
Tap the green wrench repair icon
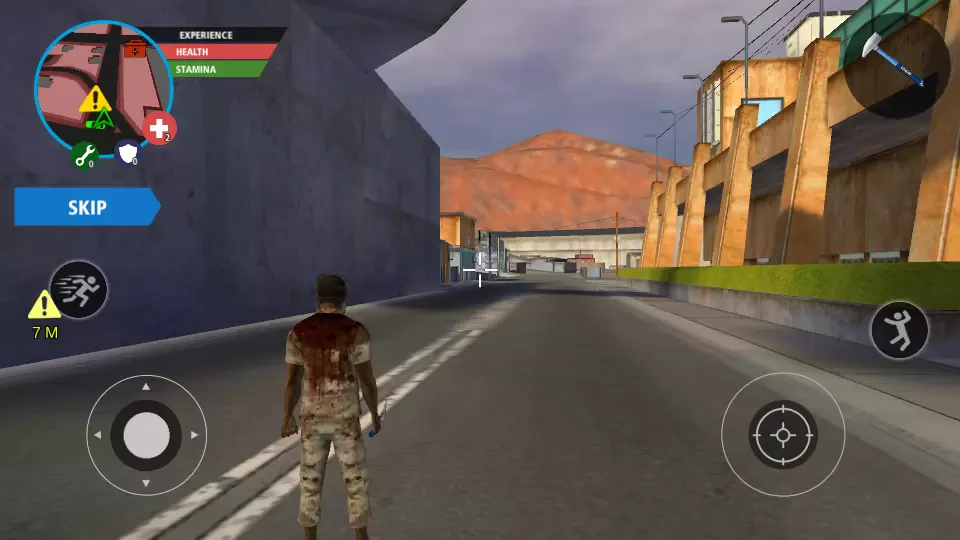pos(83,155)
